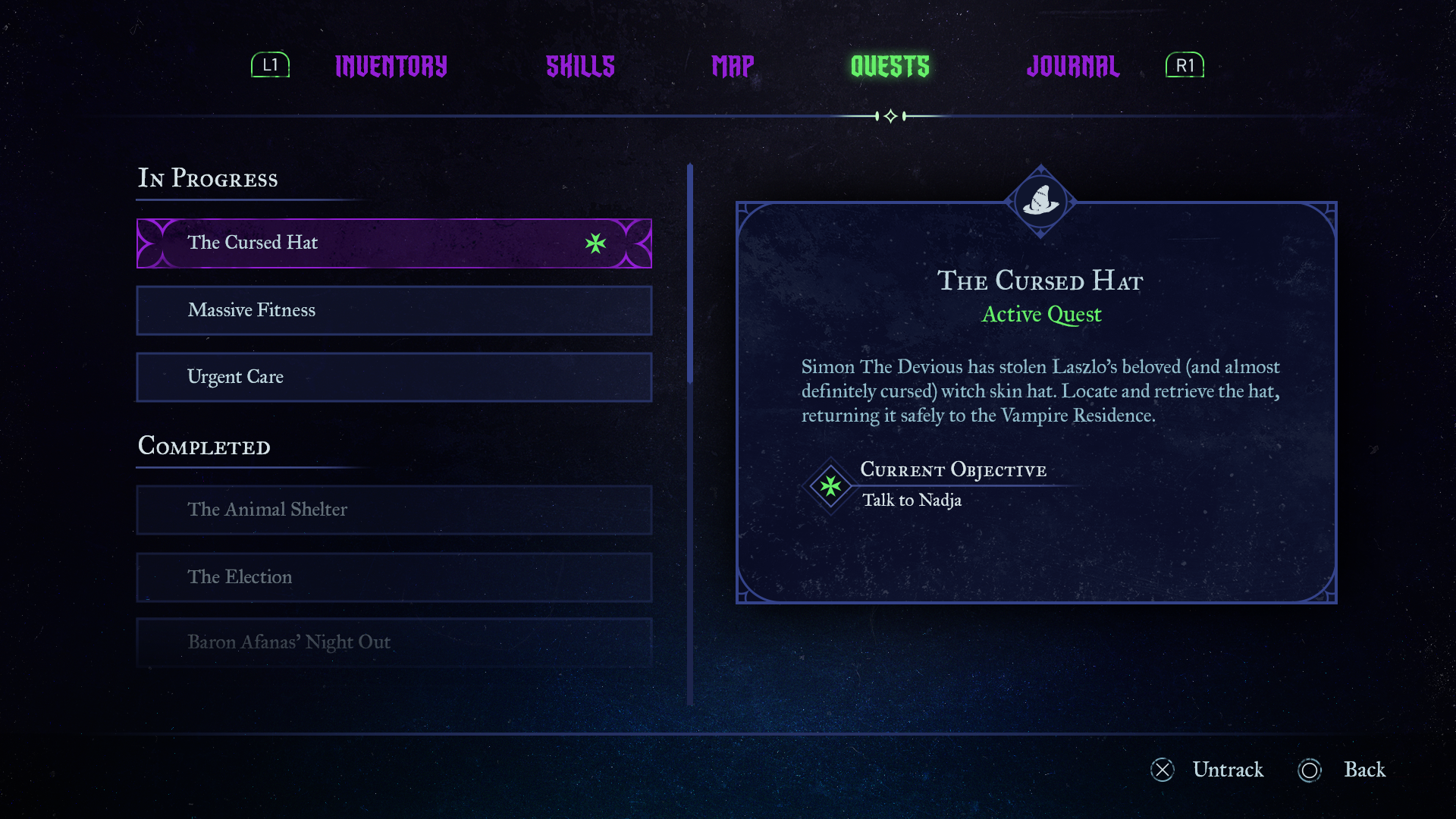
Task: Go to the Journal tab
Action: click(x=1072, y=67)
